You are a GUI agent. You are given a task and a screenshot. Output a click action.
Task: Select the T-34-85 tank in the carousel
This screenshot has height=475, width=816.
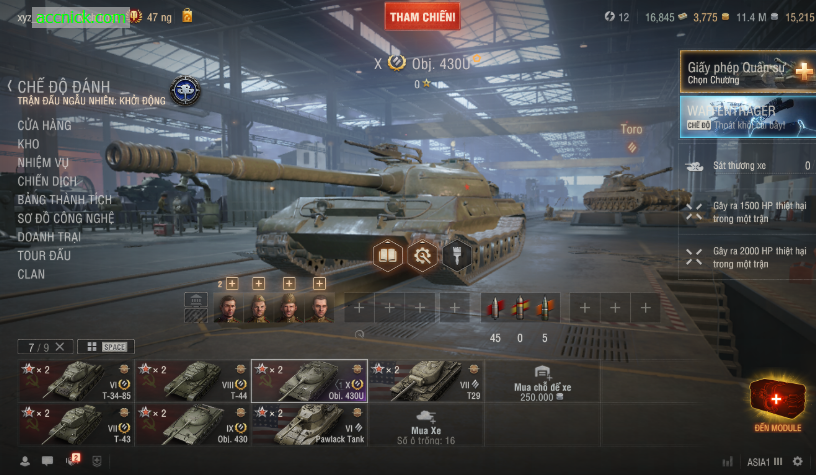click(x=76, y=381)
